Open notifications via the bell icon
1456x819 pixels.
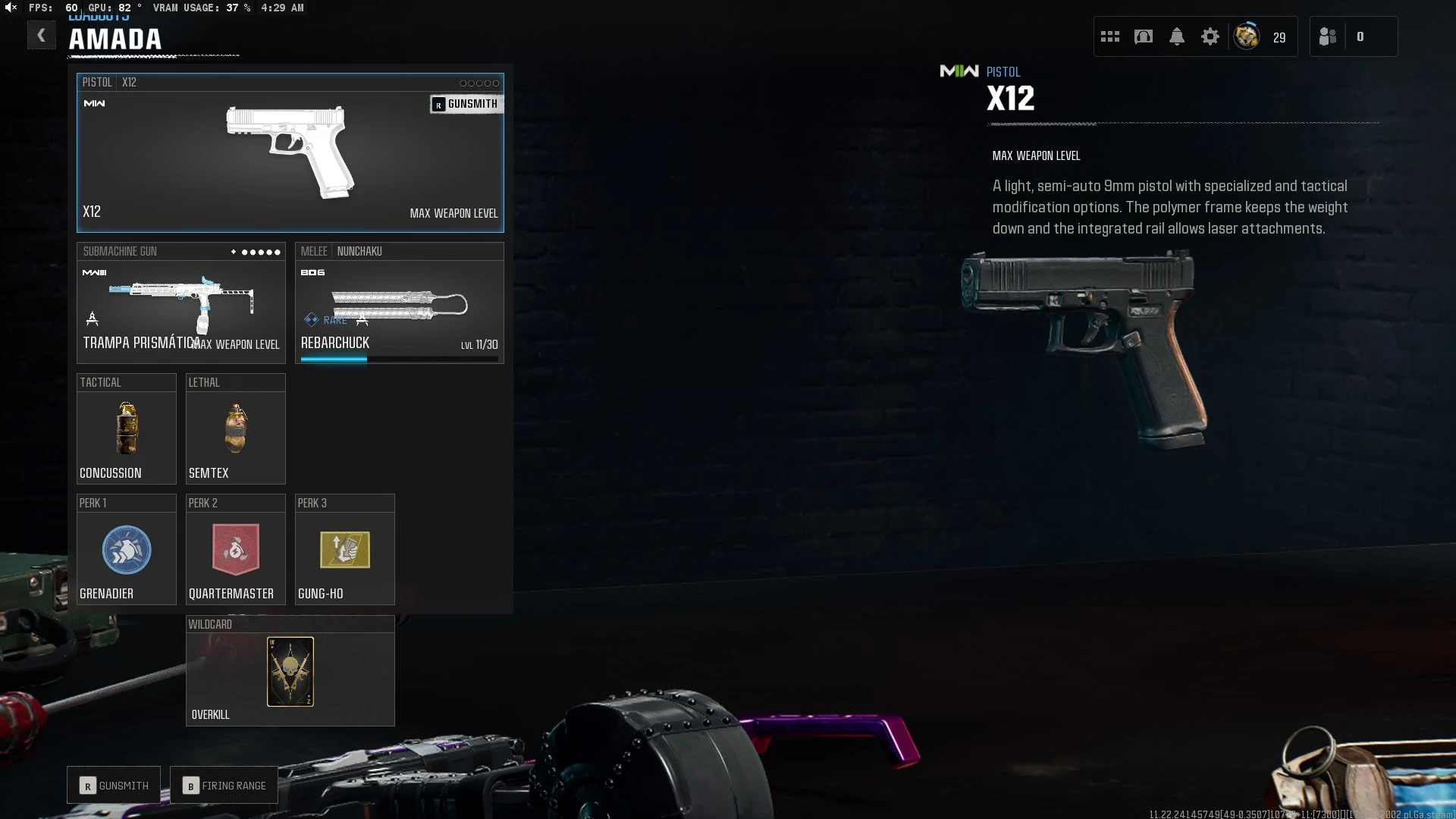click(x=1176, y=36)
